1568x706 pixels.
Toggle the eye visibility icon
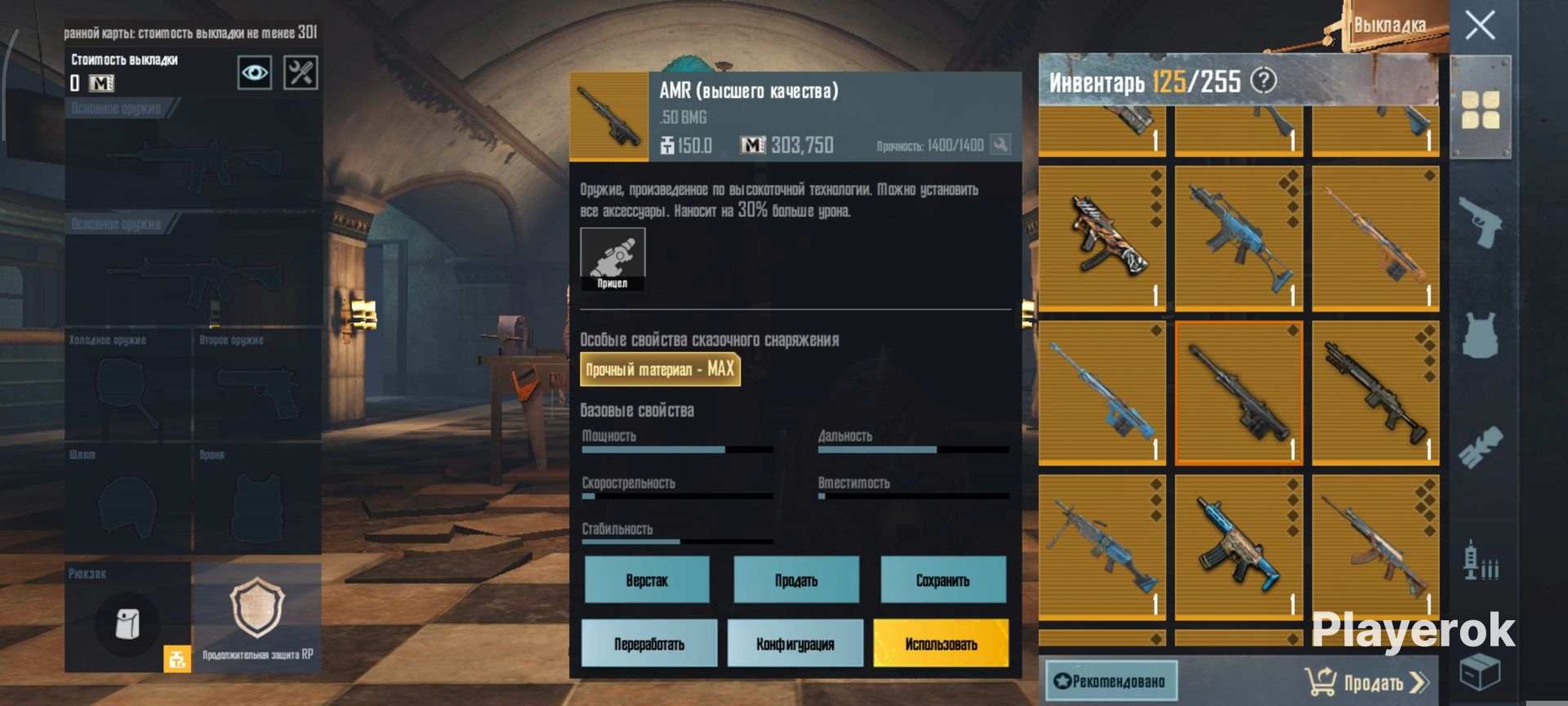(255, 73)
